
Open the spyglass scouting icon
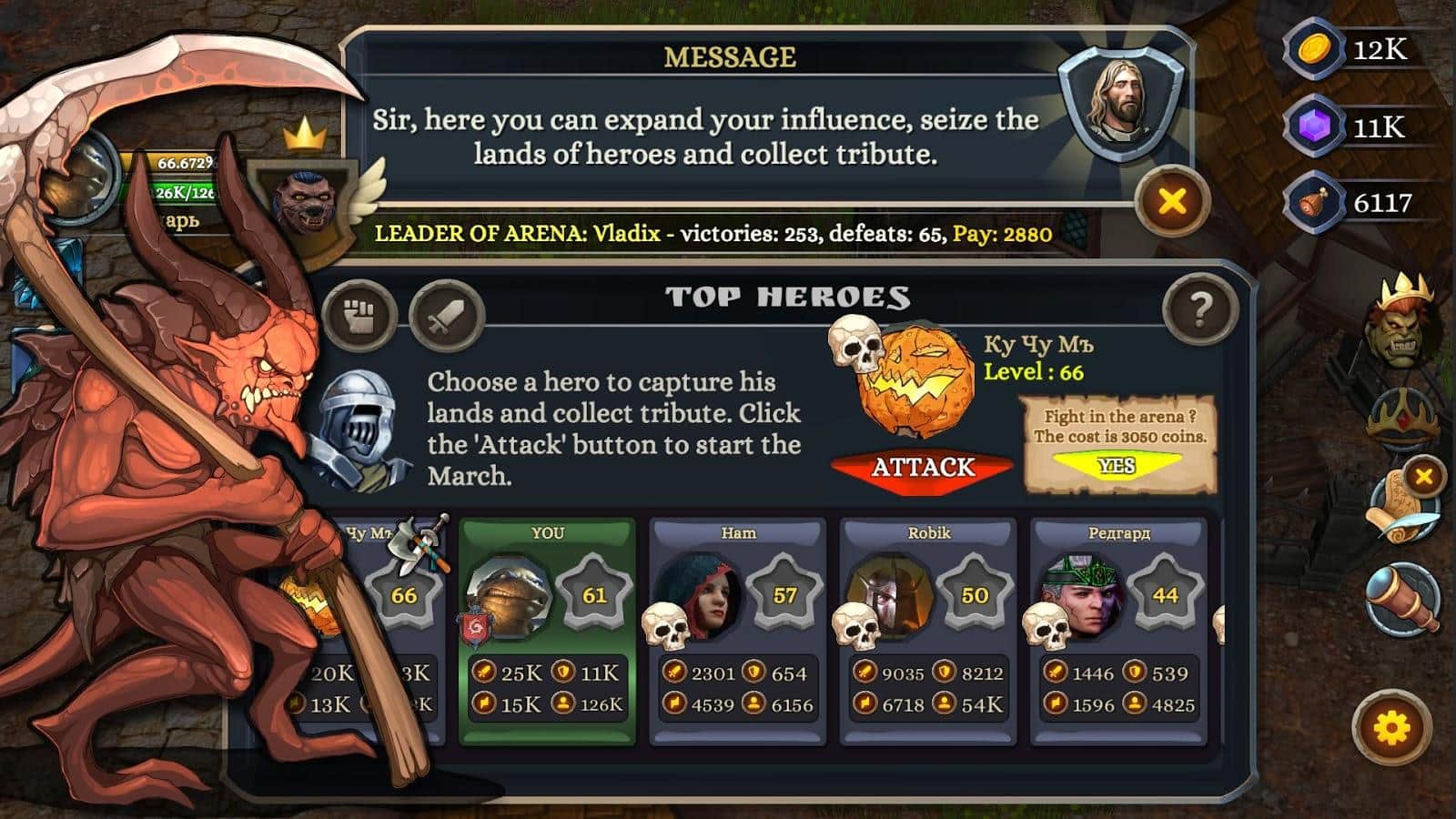(x=1403, y=599)
